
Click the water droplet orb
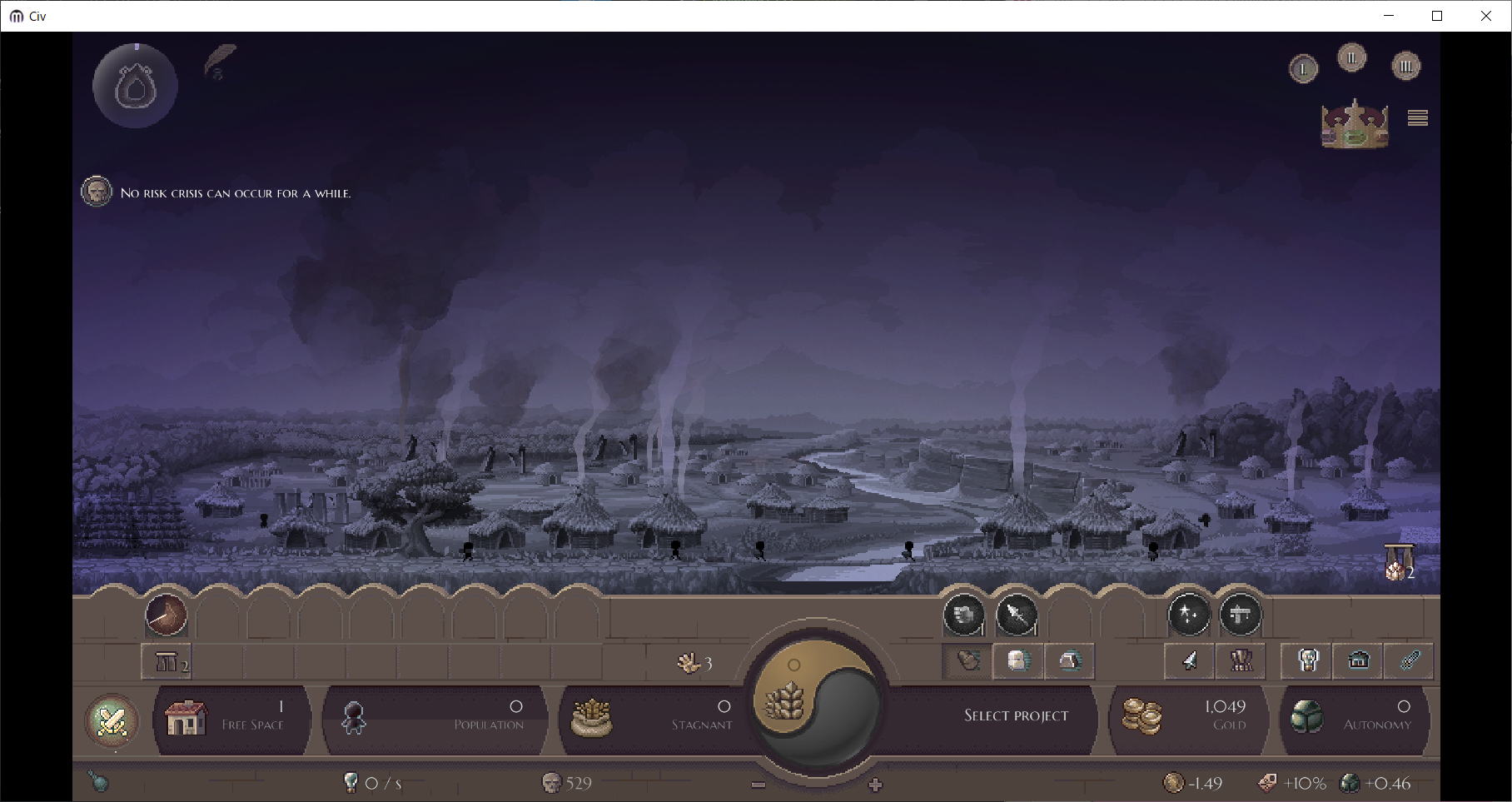(135, 87)
